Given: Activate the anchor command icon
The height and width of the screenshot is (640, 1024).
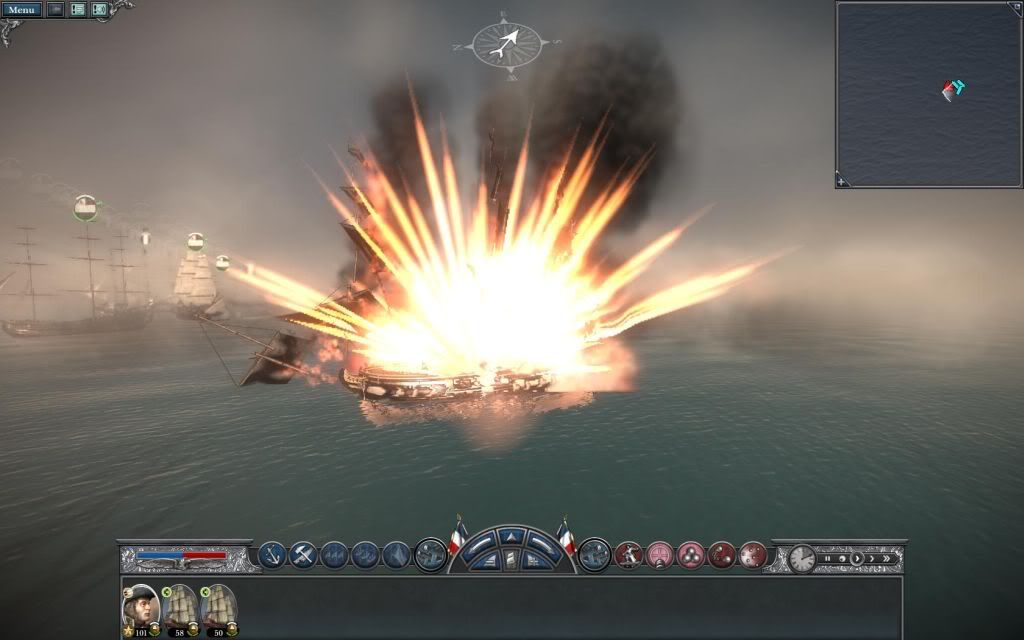Looking at the screenshot, I should click(272, 554).
